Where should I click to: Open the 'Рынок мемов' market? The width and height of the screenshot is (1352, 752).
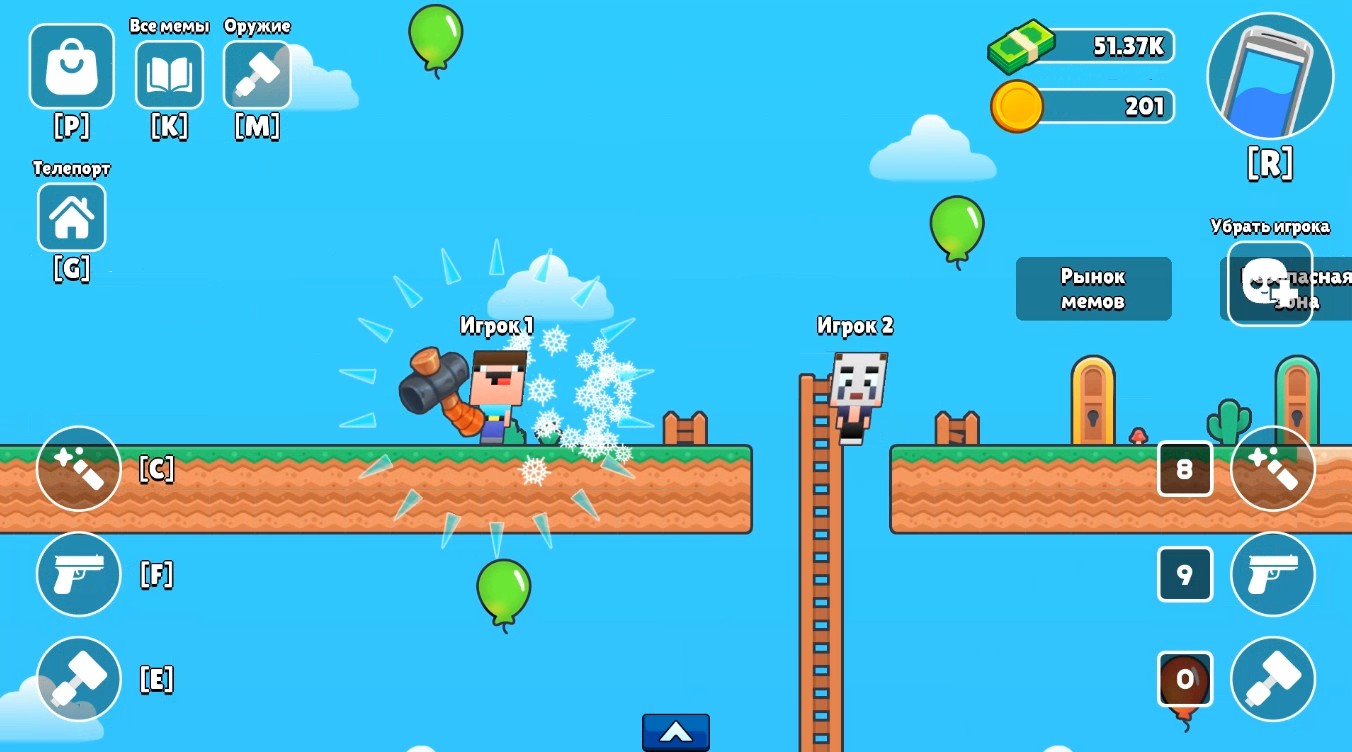[x=1093, y=288]
